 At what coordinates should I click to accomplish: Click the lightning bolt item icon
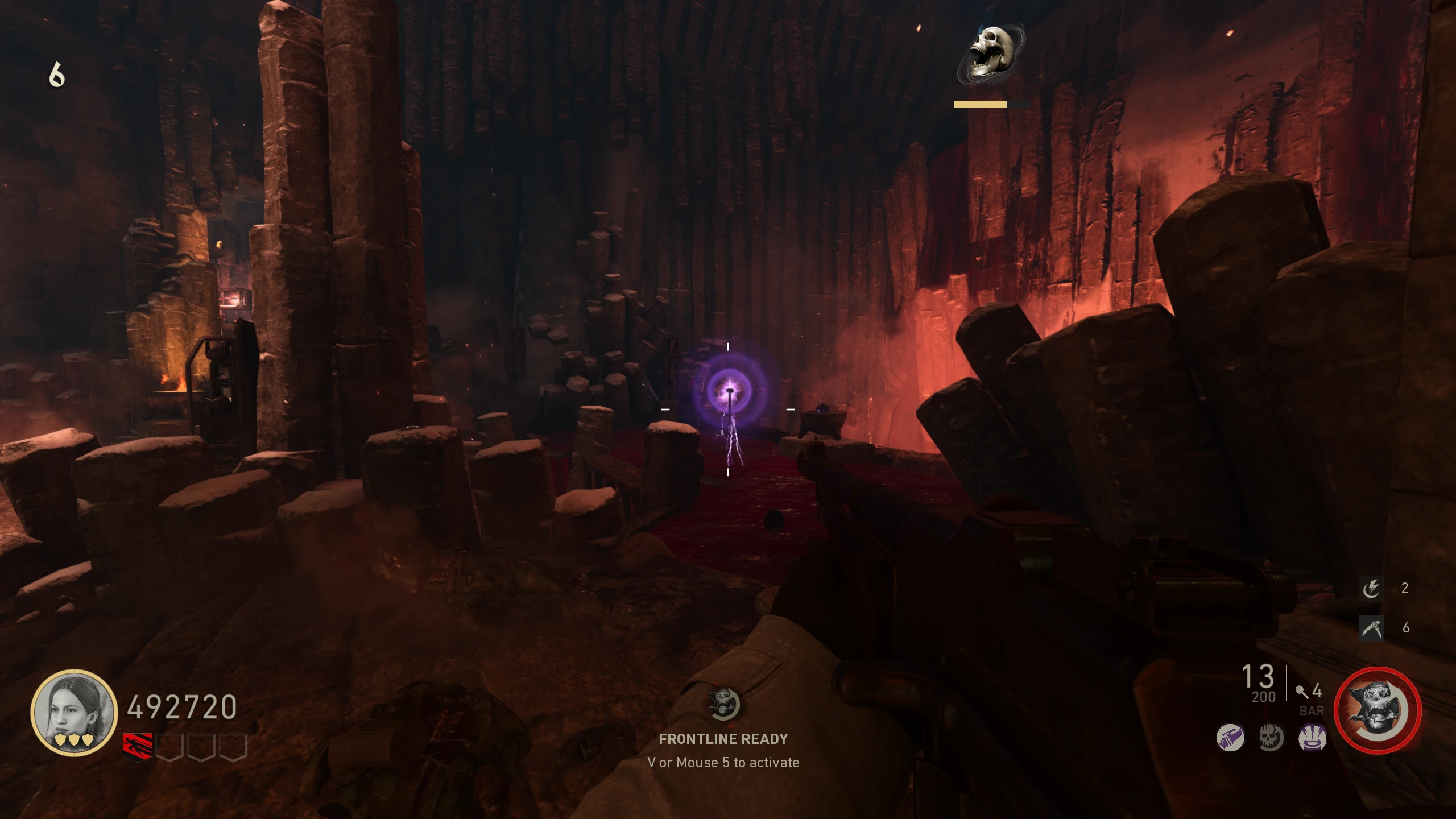pos(1371,588)
